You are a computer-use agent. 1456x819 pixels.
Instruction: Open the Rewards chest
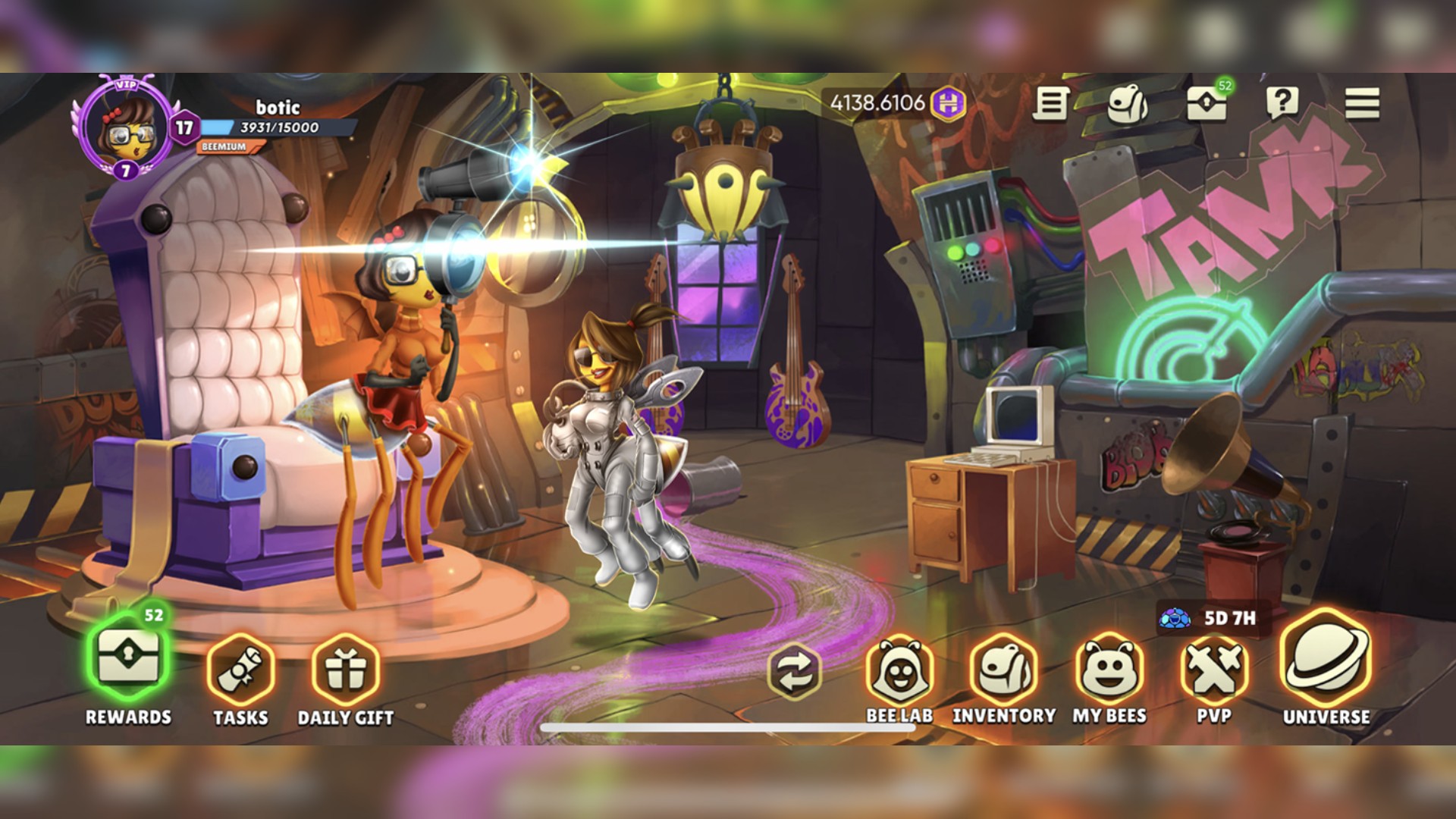128,659
